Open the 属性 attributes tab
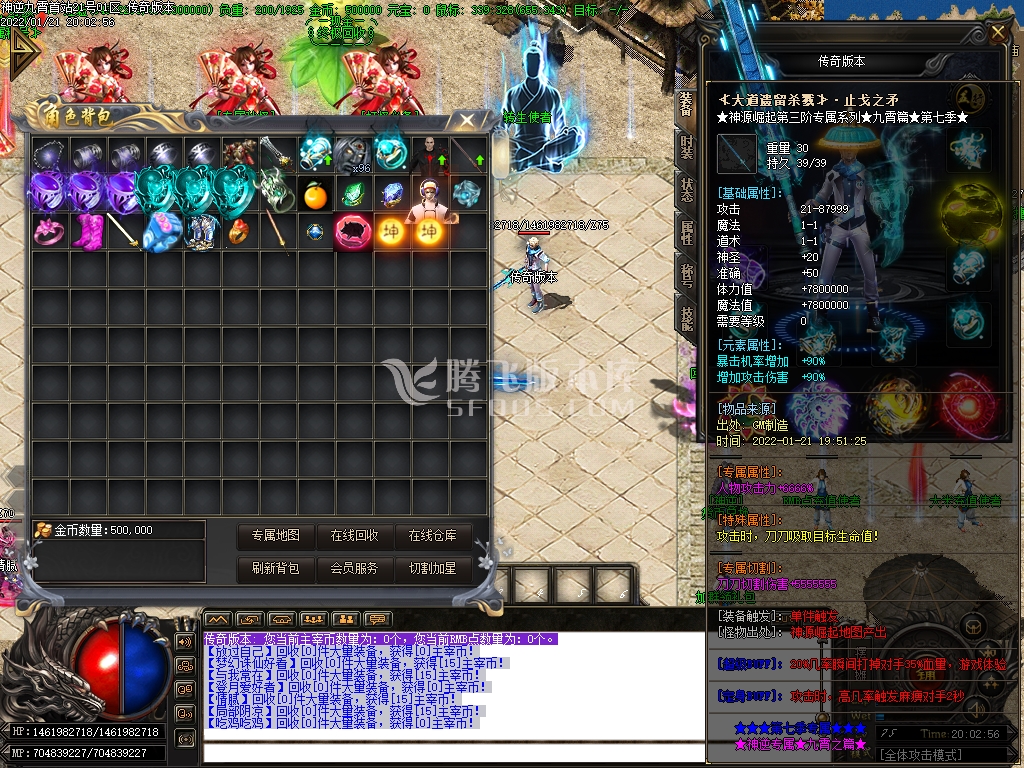Viewport: 1024px width, 768px height. click(x=686, y=233)
